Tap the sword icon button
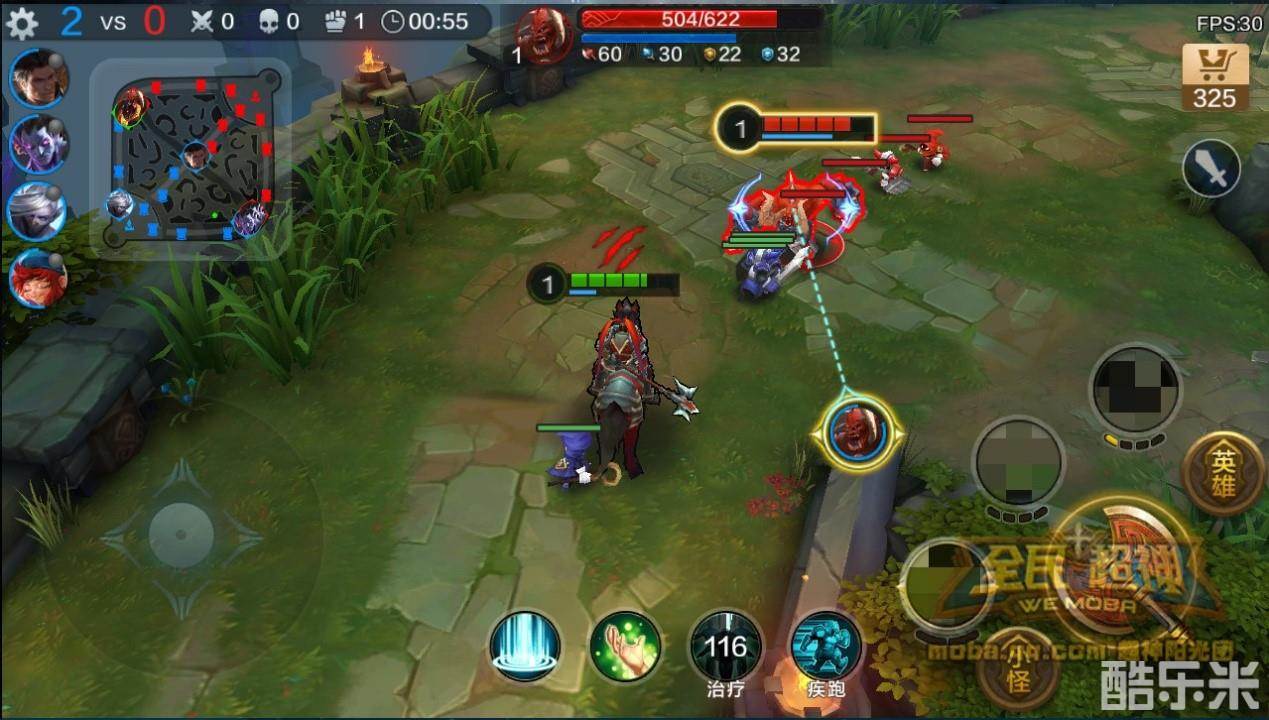 [1211, 169]
